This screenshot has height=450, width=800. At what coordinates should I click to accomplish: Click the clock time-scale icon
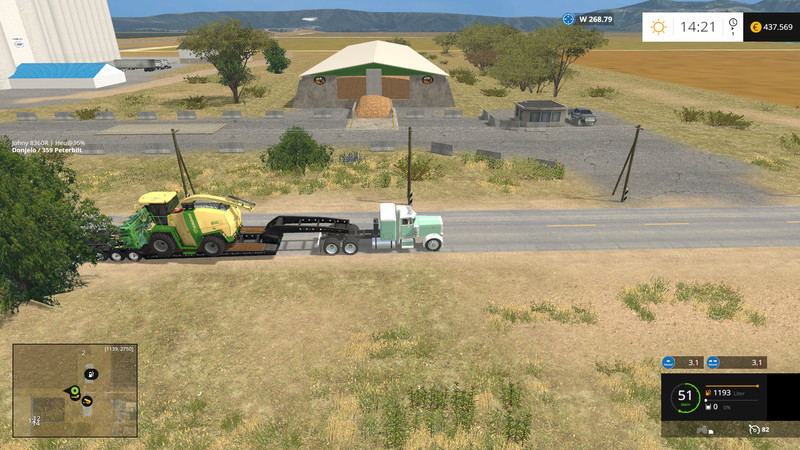point(733,27)
